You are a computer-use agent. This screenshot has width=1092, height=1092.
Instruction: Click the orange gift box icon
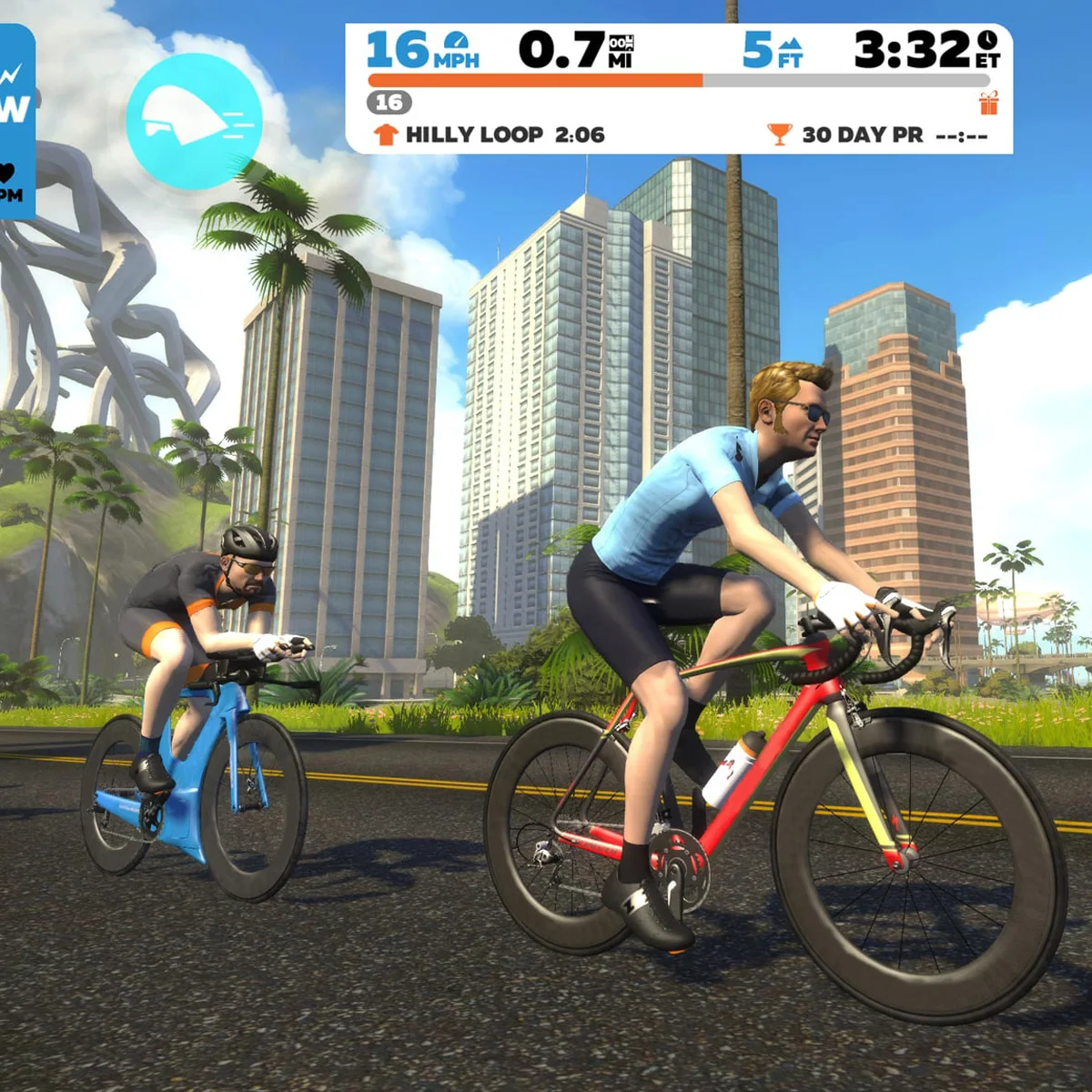[x=989, y=103]
